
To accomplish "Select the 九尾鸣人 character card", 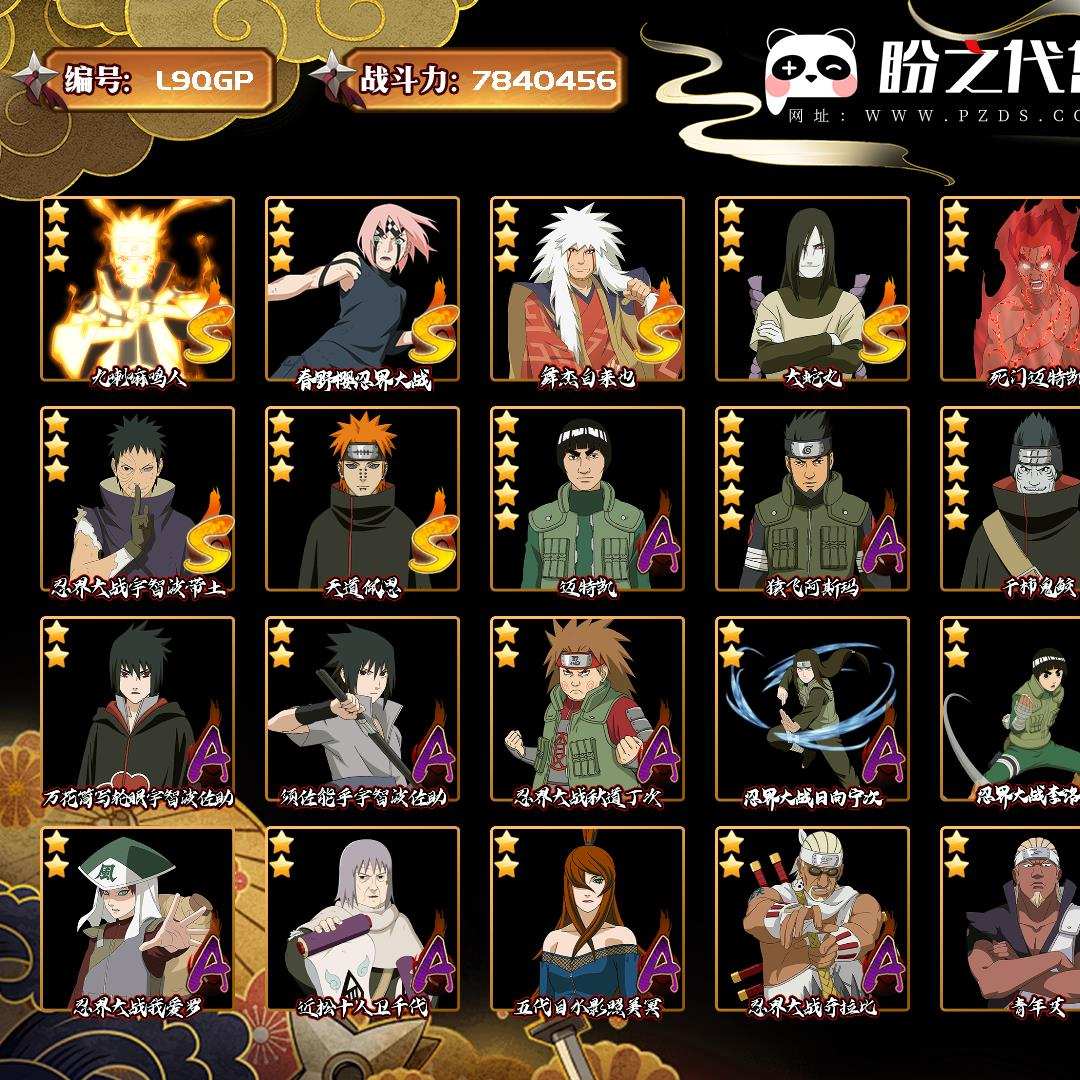I will pos(138,288).
